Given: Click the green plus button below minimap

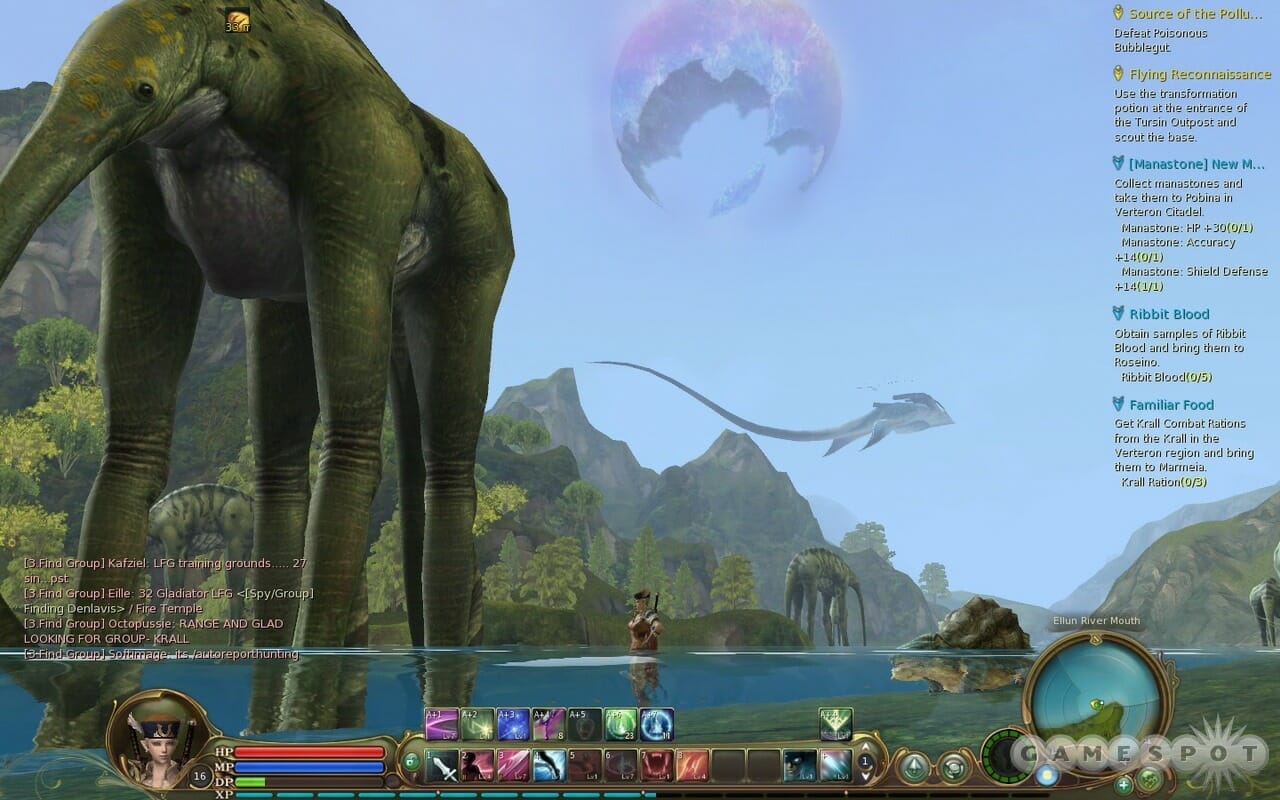Looking at the screenshot, I should click(1123, 785).
